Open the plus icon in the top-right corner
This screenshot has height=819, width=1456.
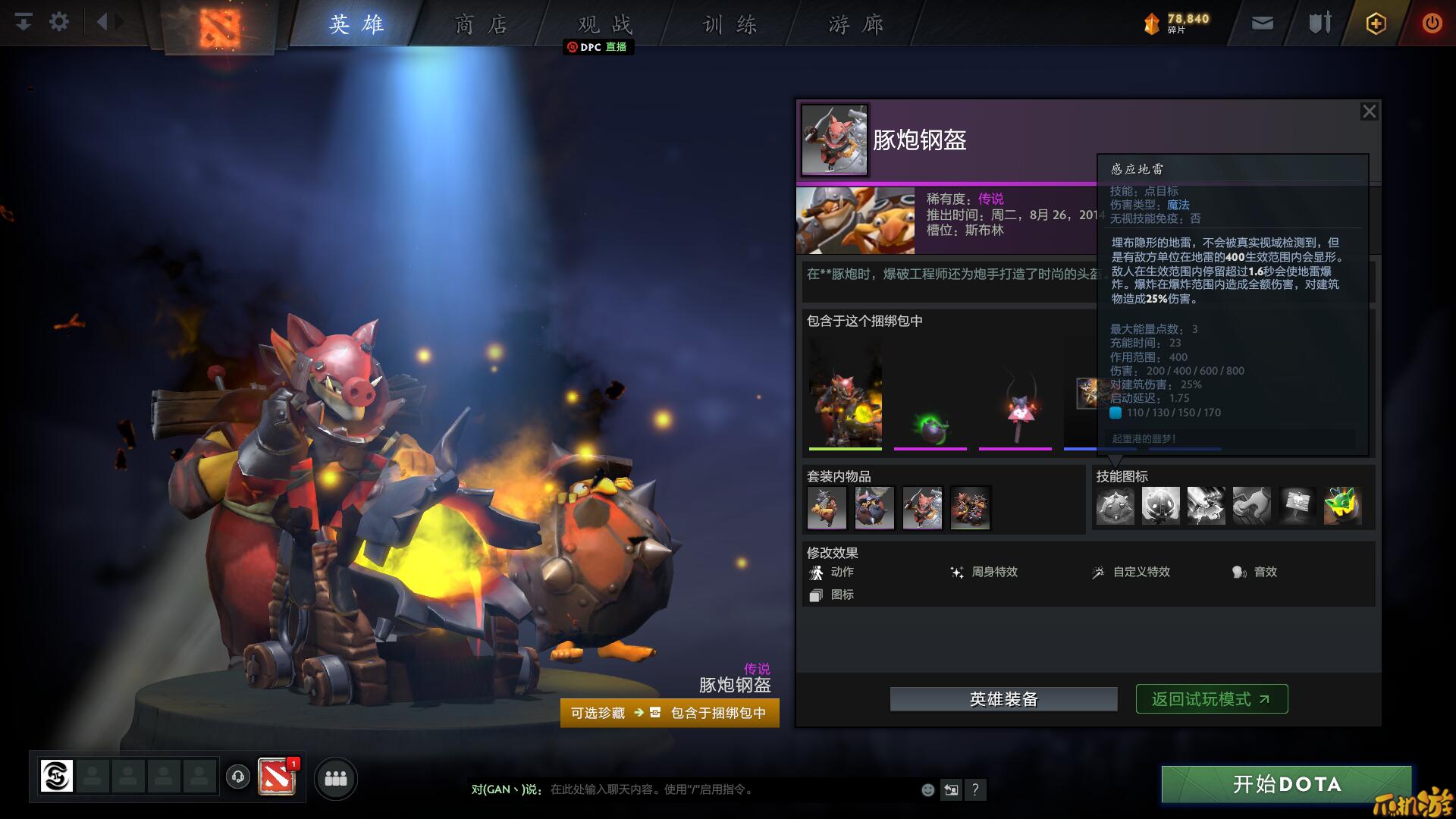click(x=1375, y=23)
